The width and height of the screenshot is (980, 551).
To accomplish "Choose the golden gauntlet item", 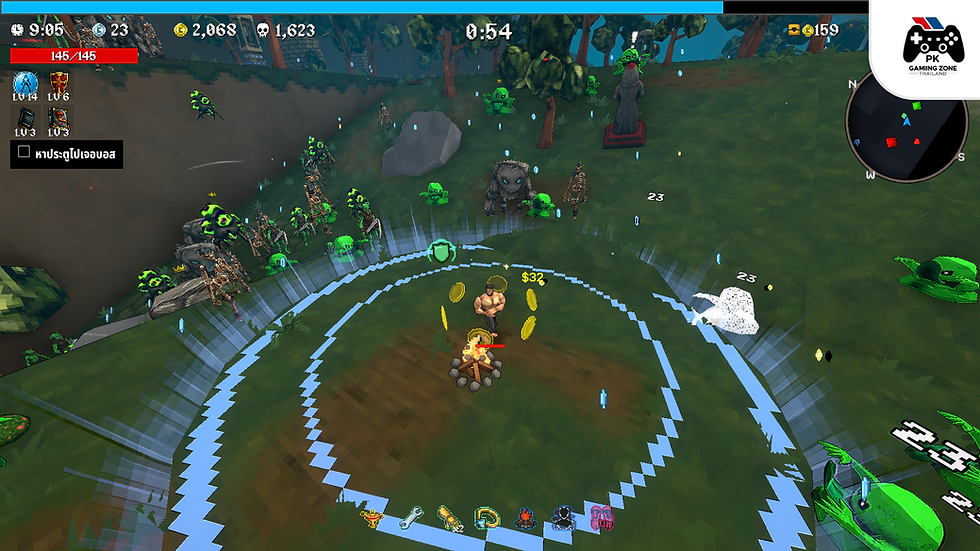I will (449, 517).
